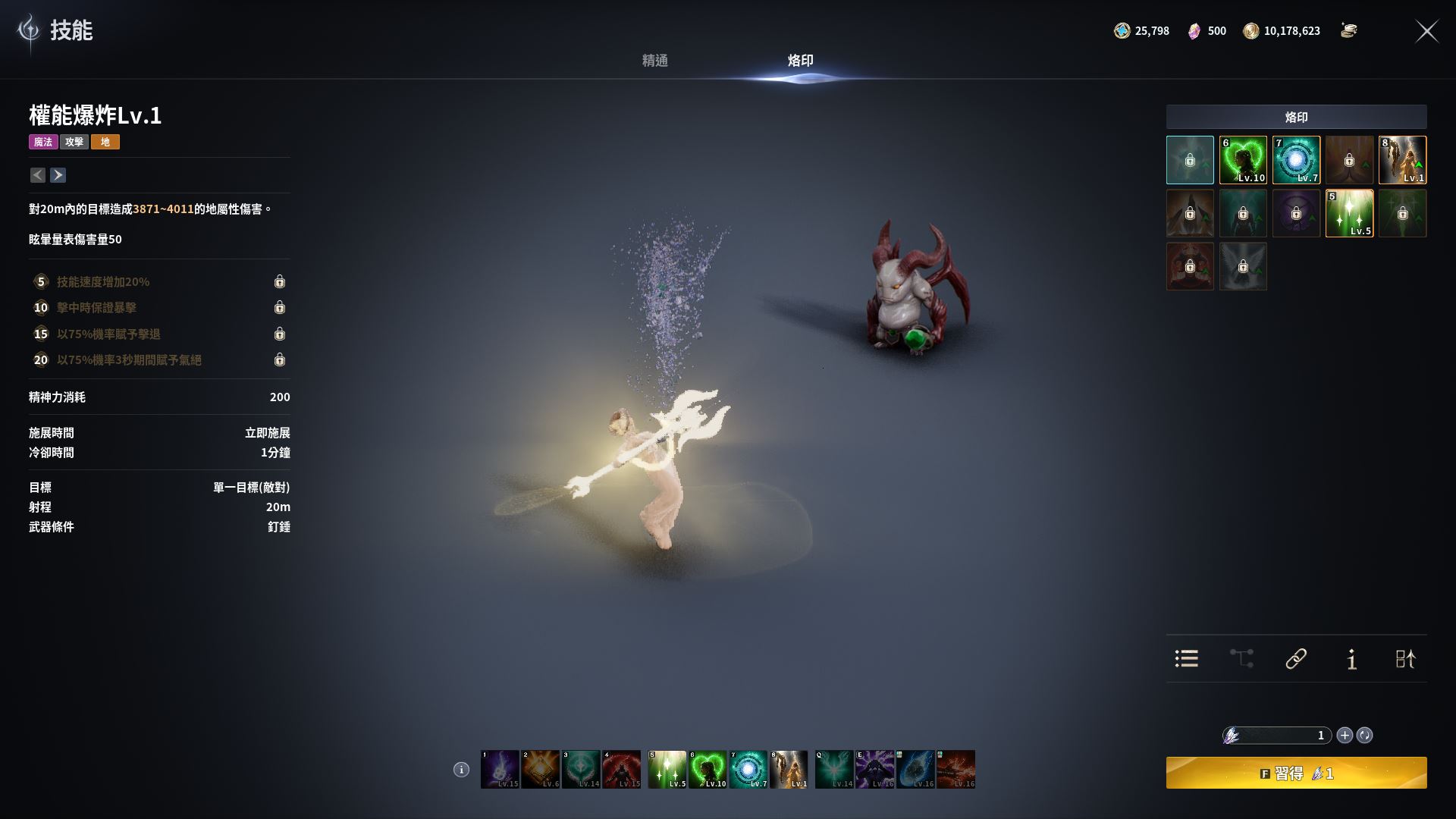Open the info 'i' icon in the right panel

click(1351, 659)
